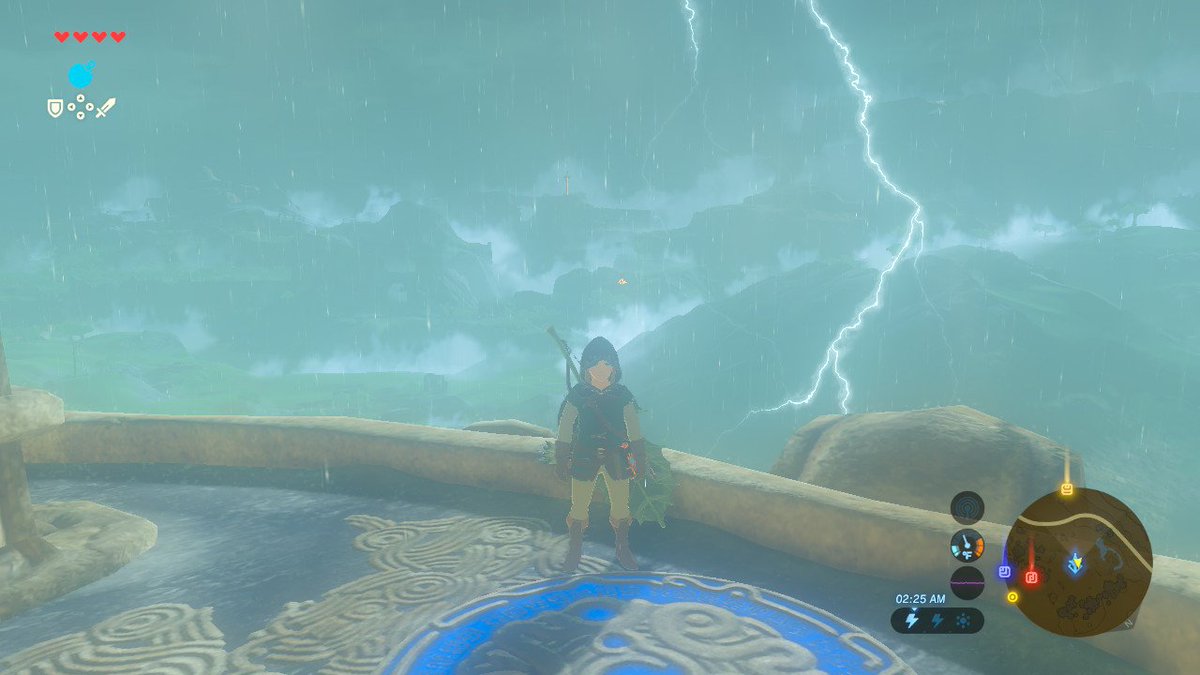
Task: Click the temperature gauge dial
Action: (967, 545)
